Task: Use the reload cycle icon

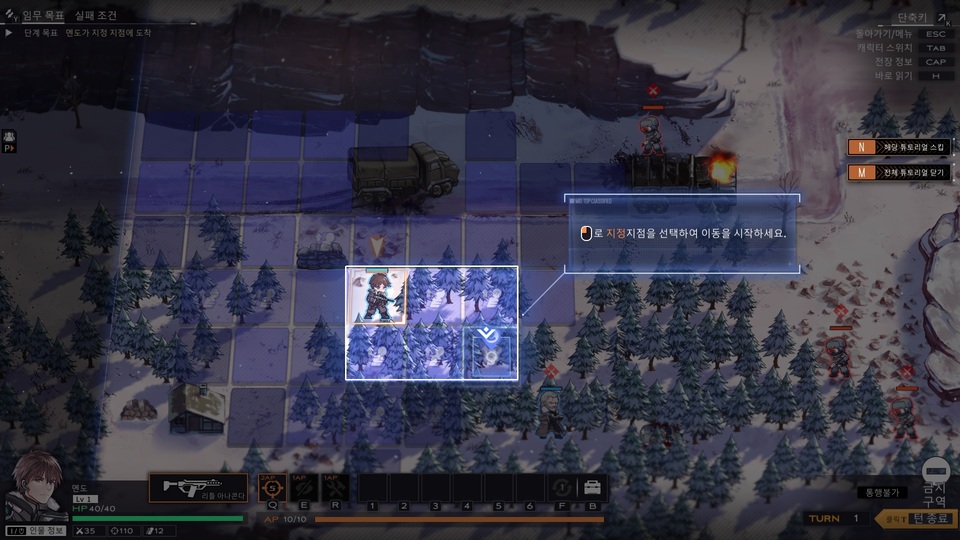Action: pyautogui.click(x=563, y=488)
